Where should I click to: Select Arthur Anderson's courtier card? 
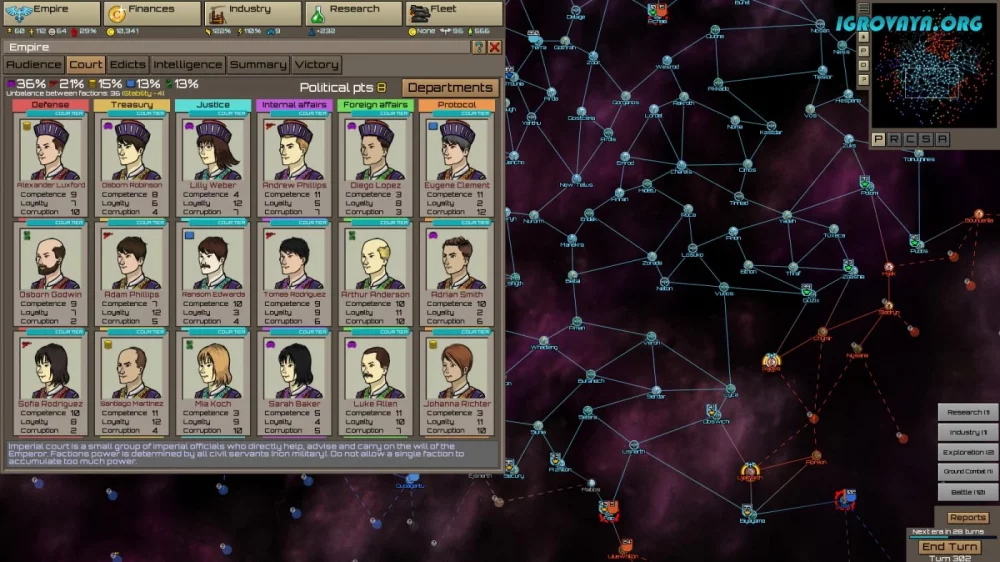point(375,260)
